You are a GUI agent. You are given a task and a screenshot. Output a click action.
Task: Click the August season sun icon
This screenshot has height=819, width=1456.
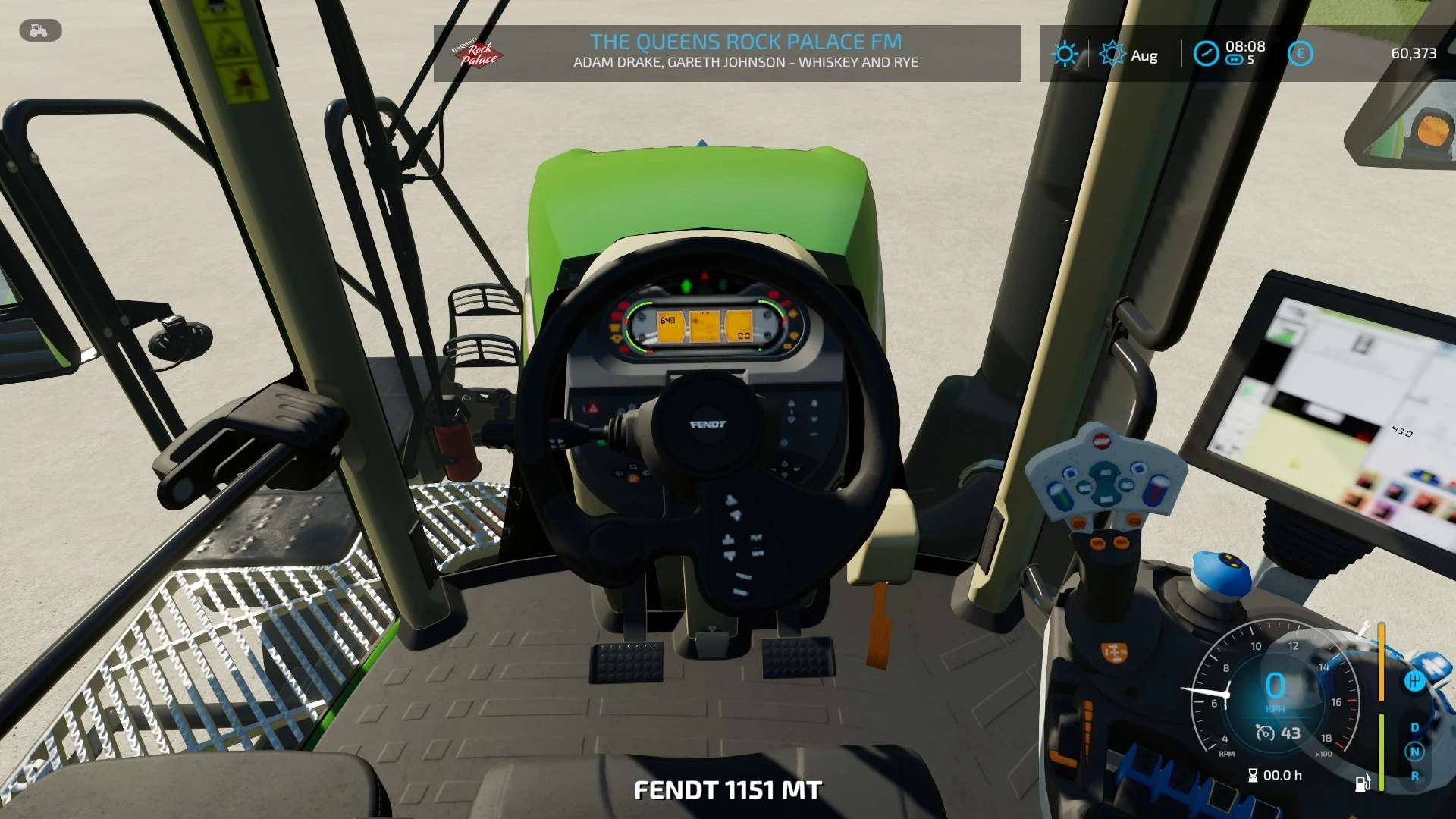tap(1112, 55)
